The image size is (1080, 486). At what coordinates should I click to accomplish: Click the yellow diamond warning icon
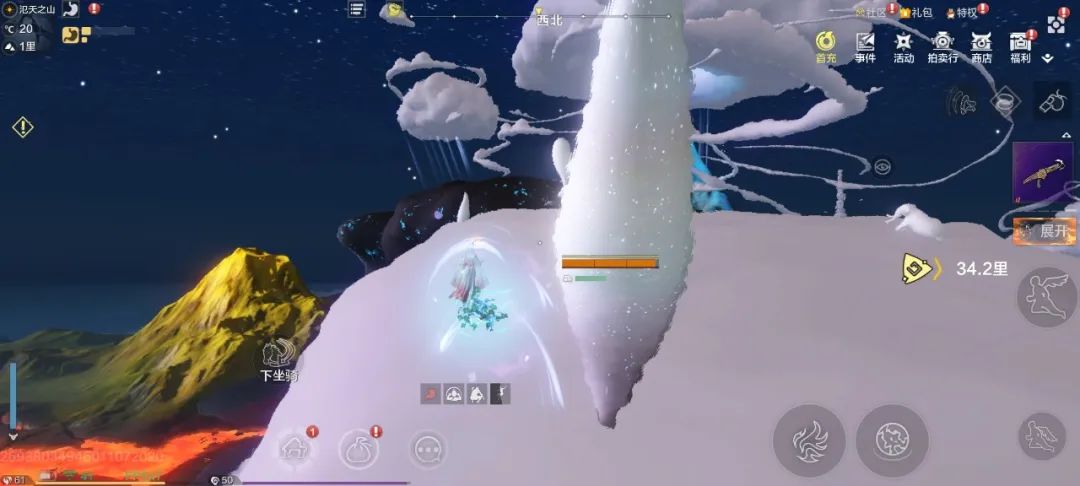pos(22,127)
